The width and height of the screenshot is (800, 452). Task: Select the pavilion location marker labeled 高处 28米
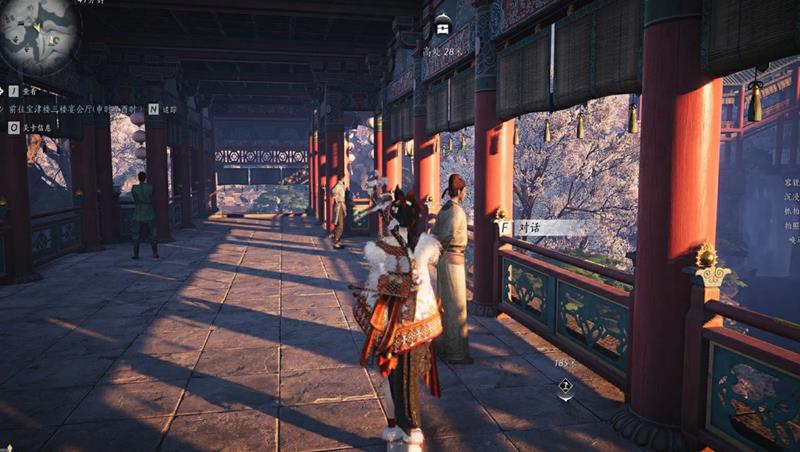tap(443, 25)
